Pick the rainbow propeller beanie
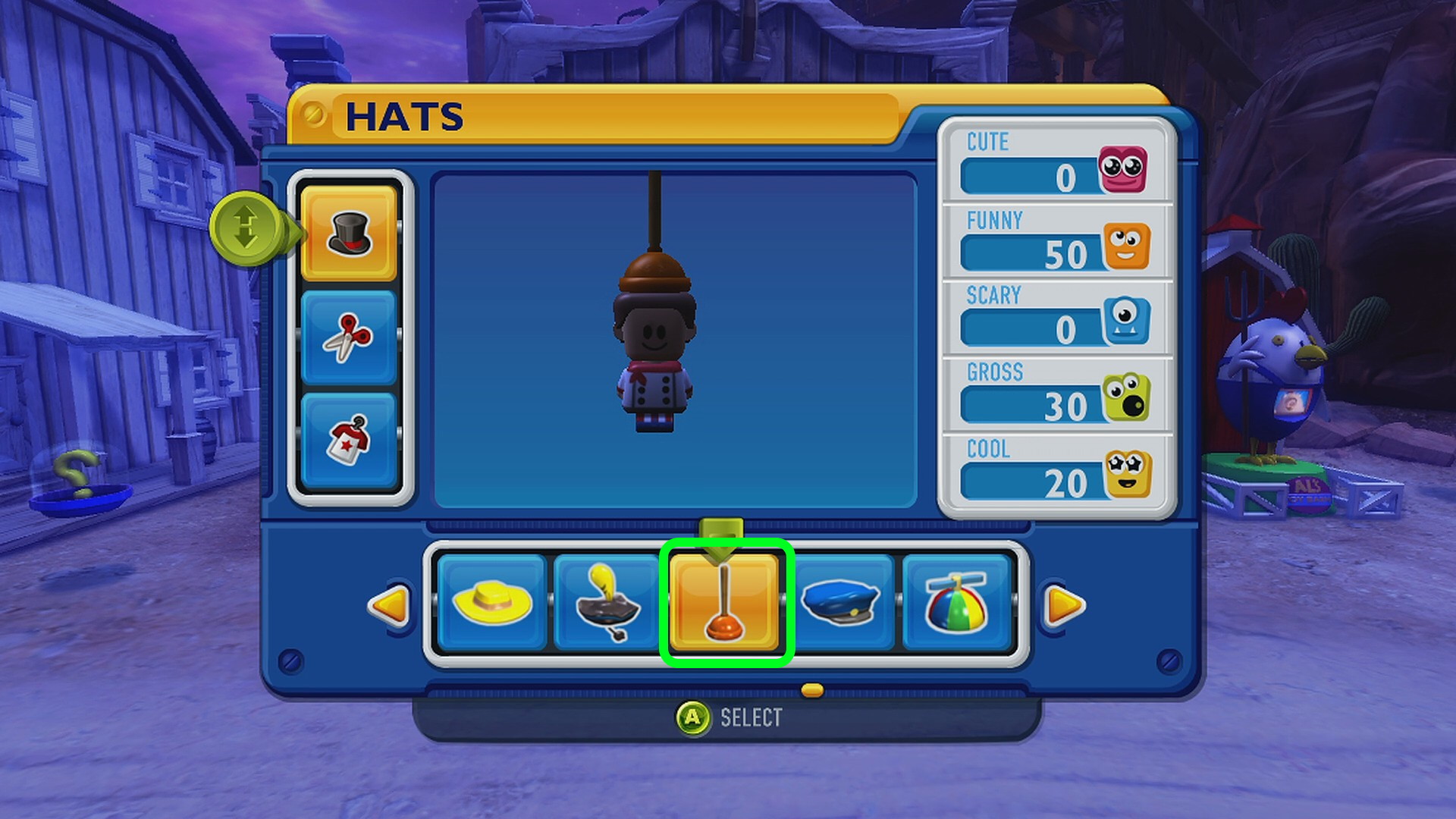The image size is (1456, 819). coord(956,603)
